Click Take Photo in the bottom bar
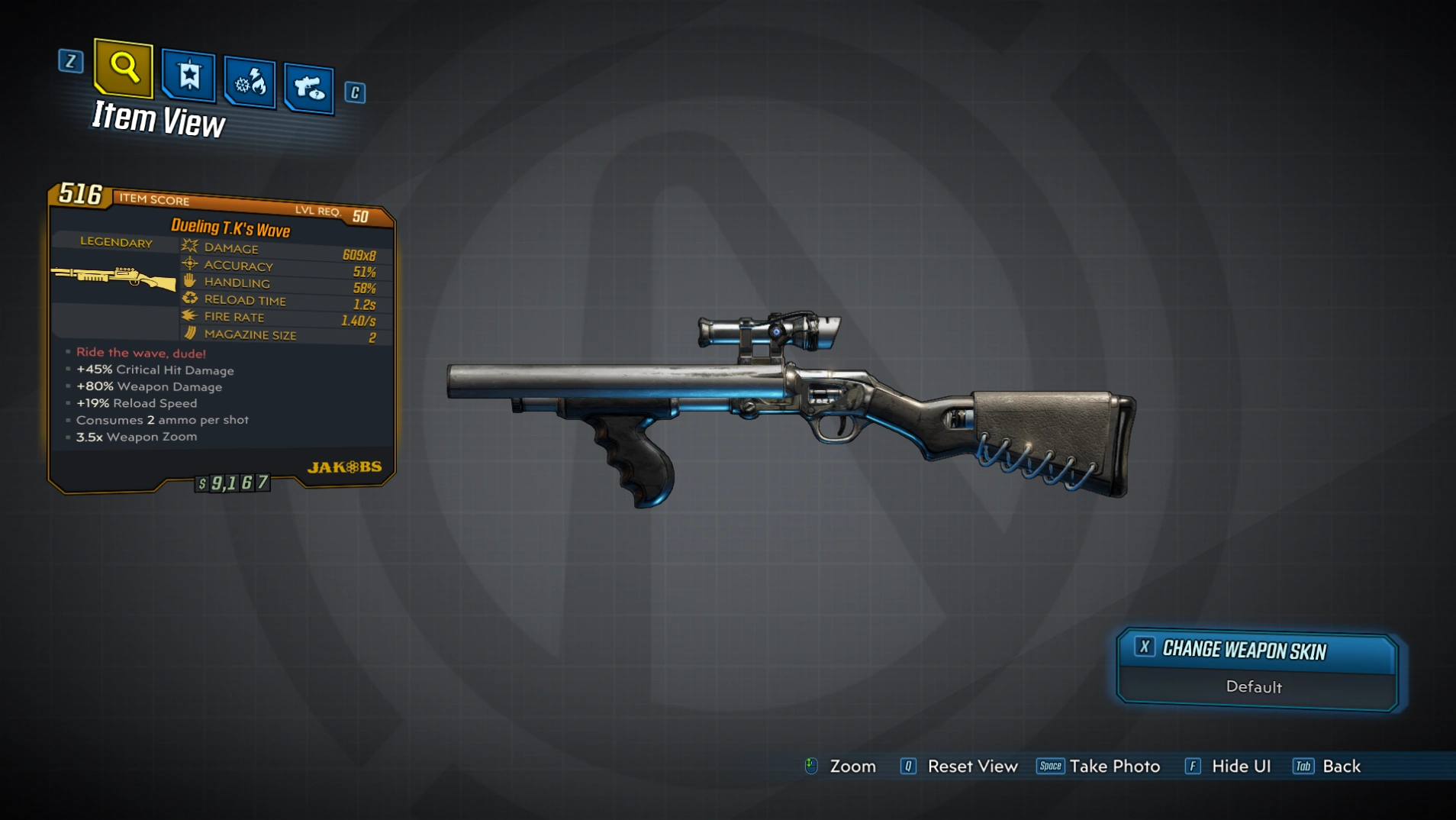1456x820 pixels. click(x=1114, y=766)
